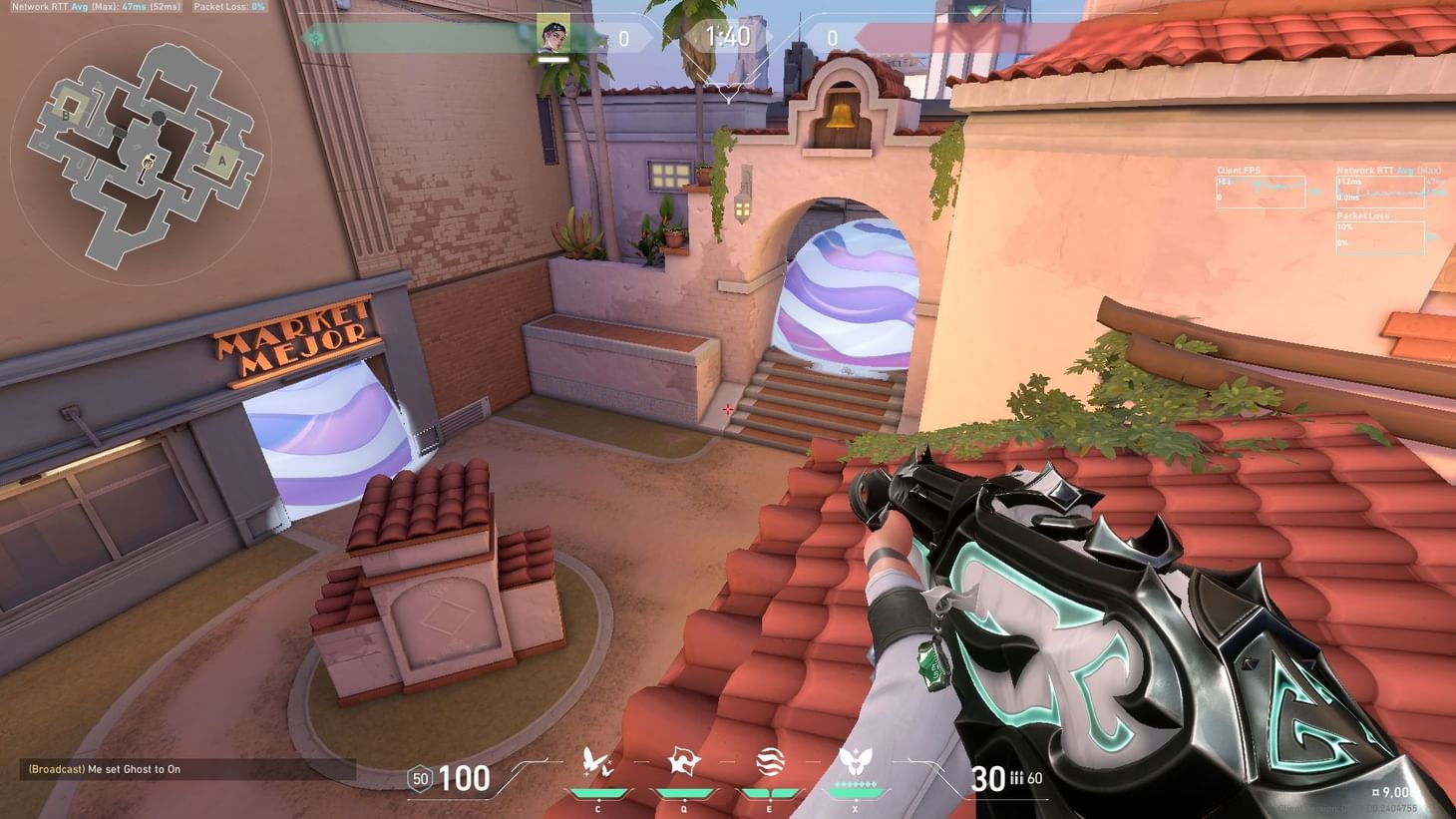Click the reserve ammo magazine icon
Image resolution: width=1456 pixels, height=819 pixels.
tap(1016, 778)
